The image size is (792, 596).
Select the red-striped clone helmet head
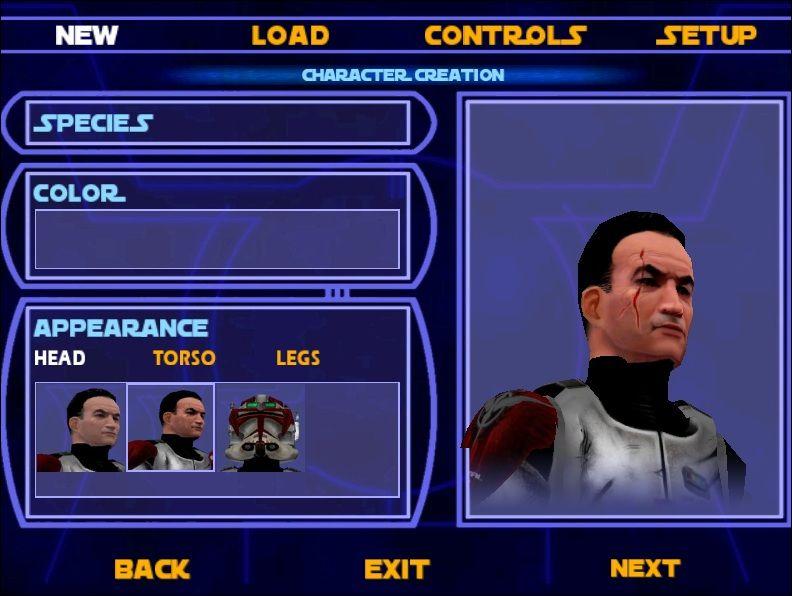tap(260, 428)
